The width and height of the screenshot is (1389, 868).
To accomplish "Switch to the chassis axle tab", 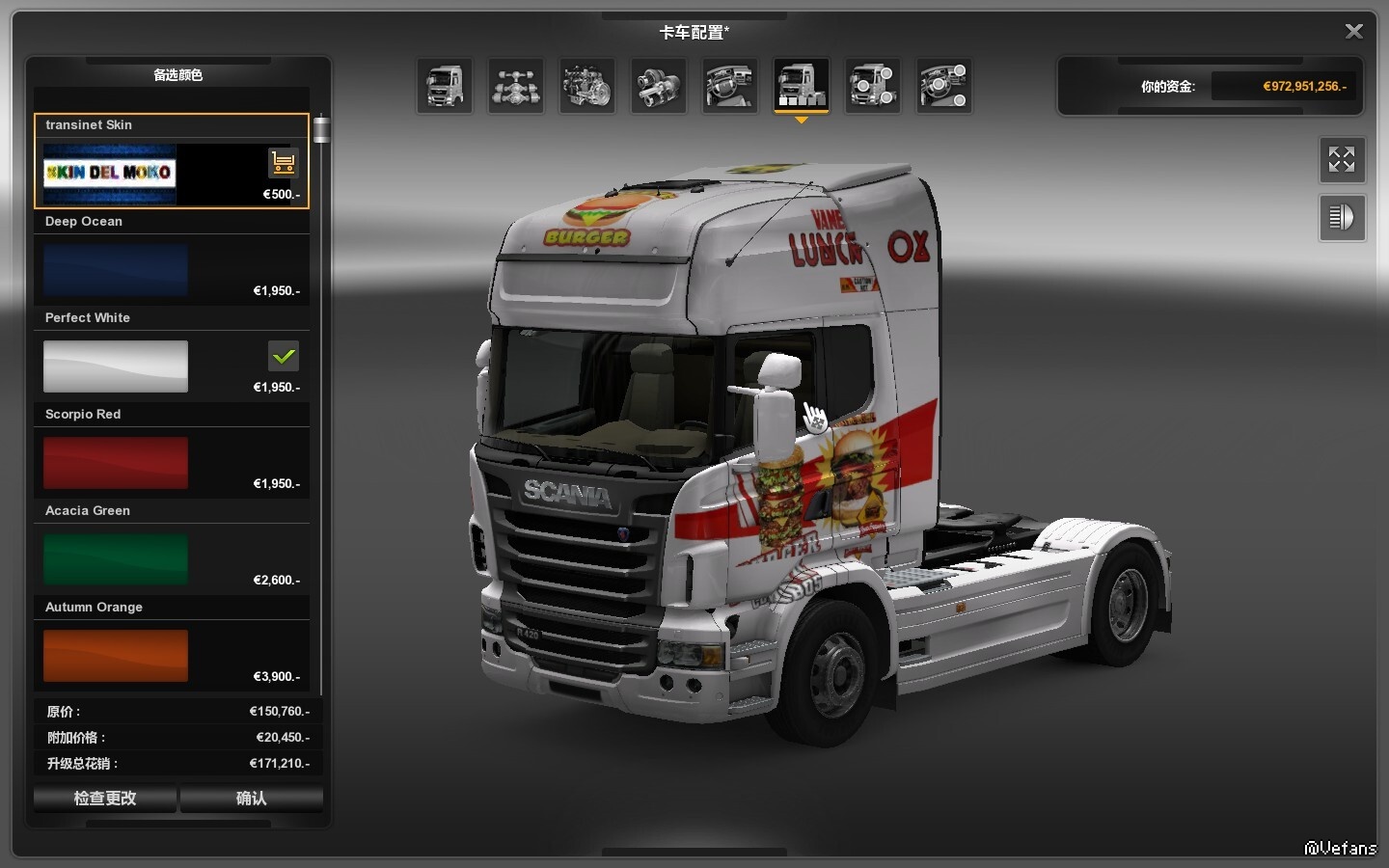I will click(x=516, y=86).
